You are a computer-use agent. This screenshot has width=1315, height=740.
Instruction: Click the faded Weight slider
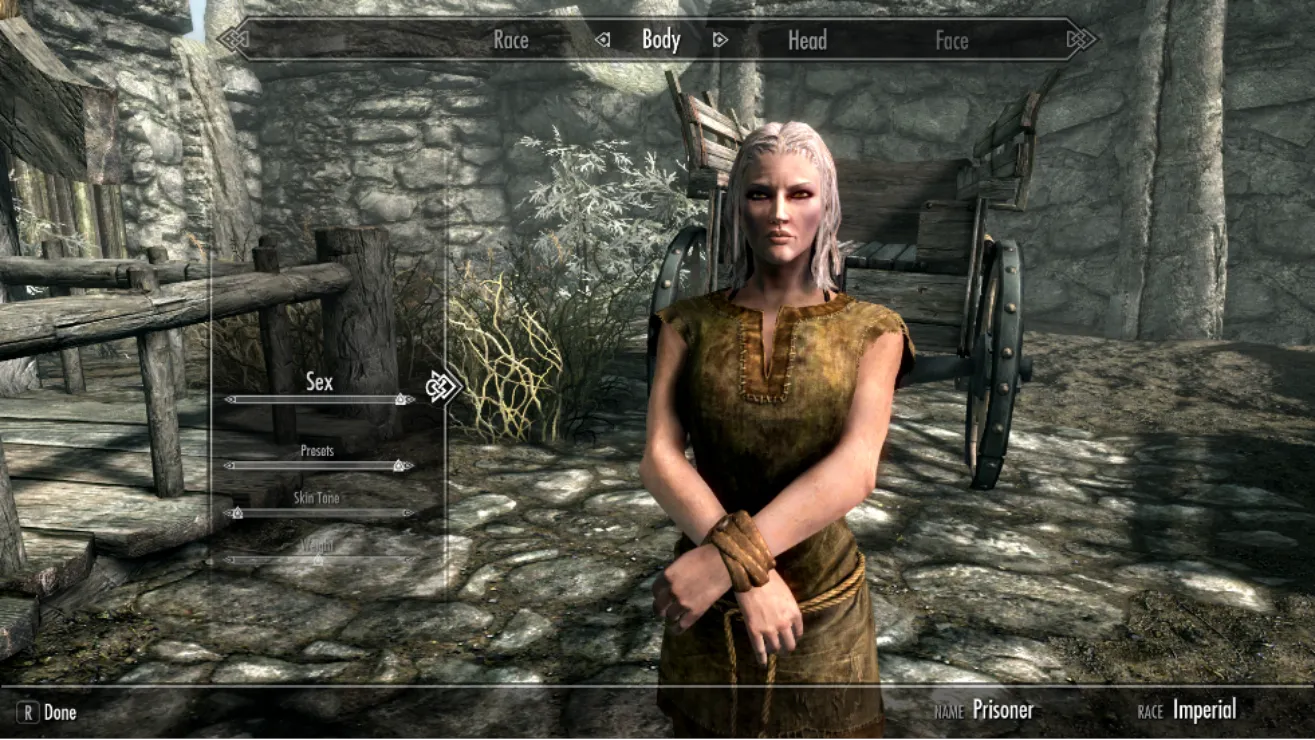point(319,559)
